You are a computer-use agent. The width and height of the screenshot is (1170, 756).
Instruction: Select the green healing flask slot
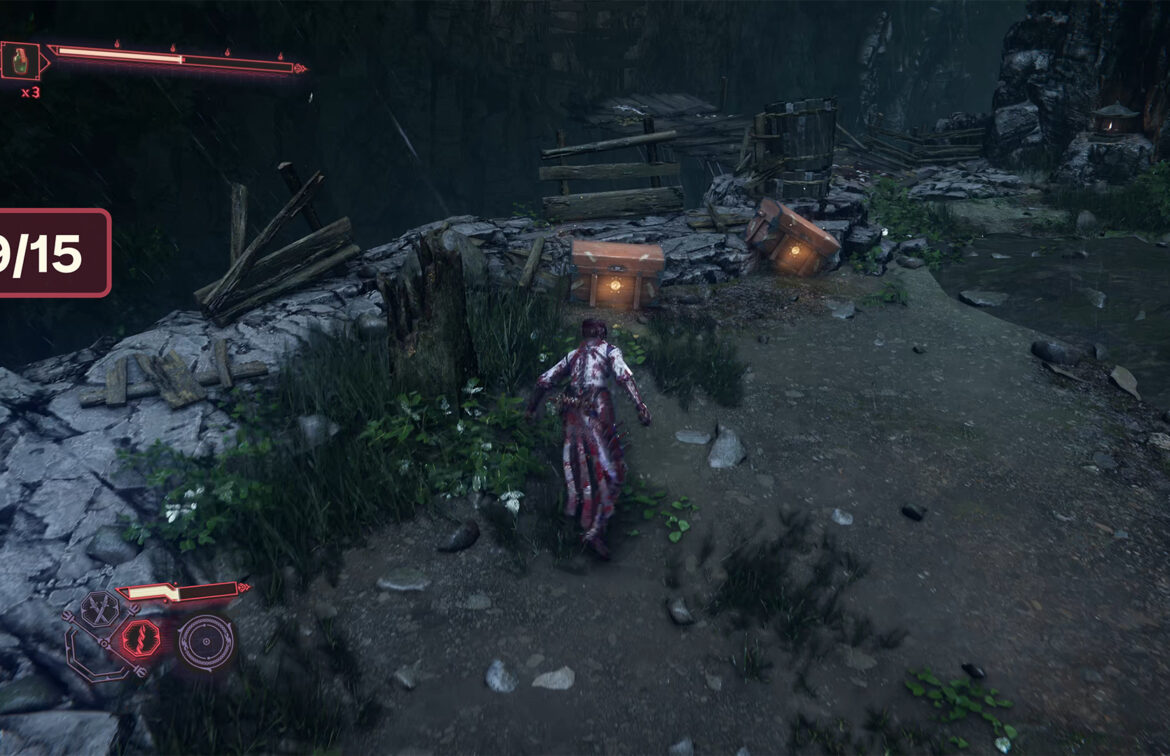point(19,62)
